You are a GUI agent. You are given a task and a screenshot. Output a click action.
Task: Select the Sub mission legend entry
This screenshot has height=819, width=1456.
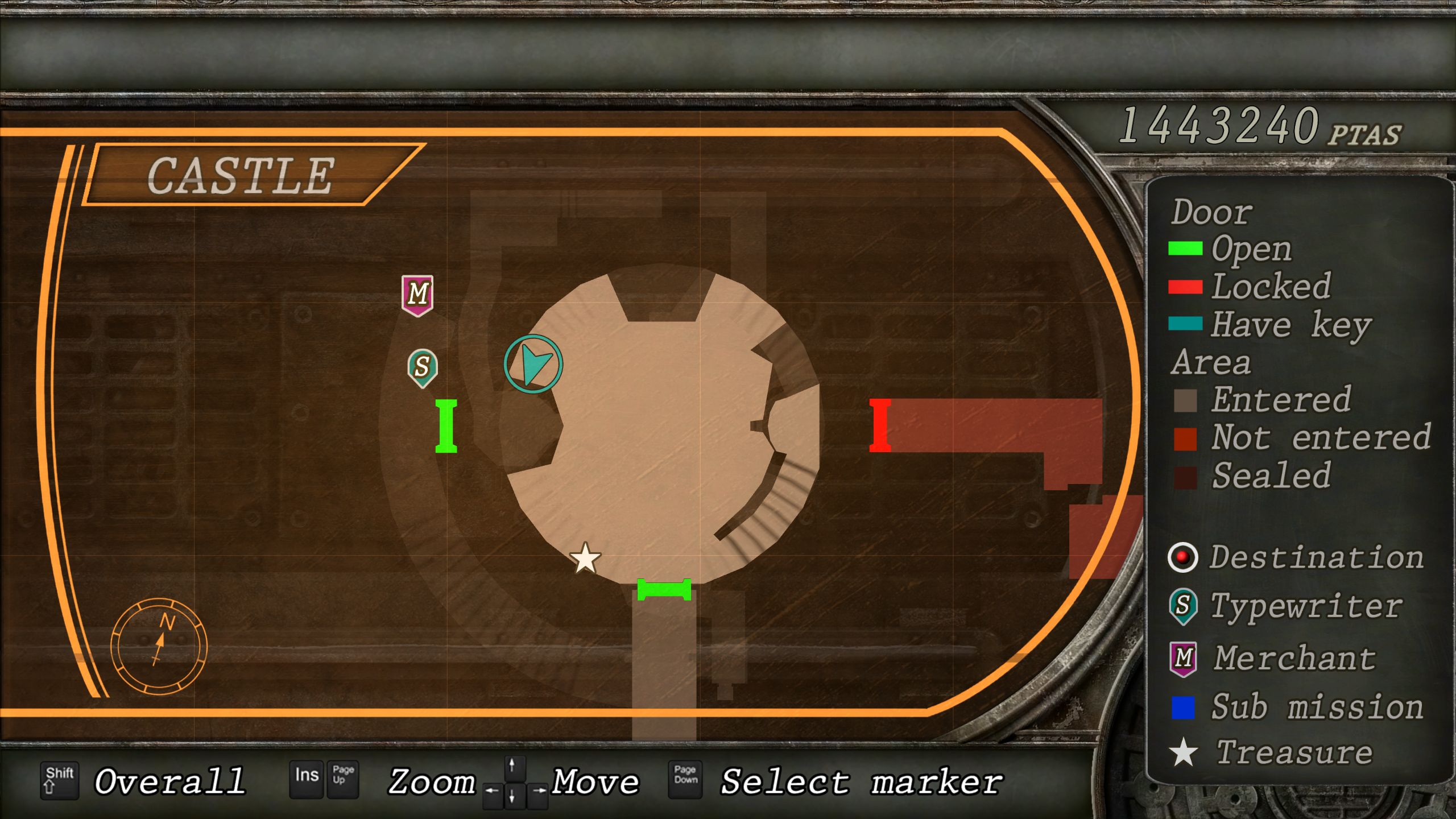(x=1297, y=708)
